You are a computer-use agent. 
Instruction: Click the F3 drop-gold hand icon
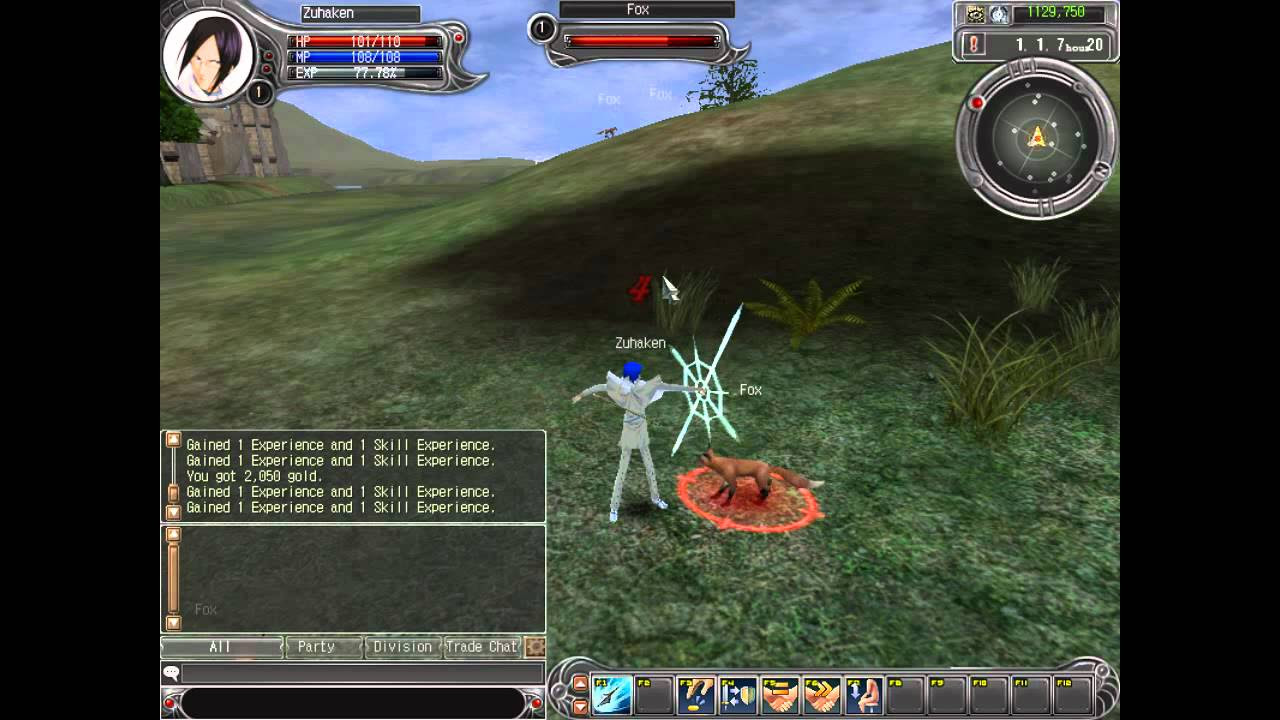tap(696, 694)
